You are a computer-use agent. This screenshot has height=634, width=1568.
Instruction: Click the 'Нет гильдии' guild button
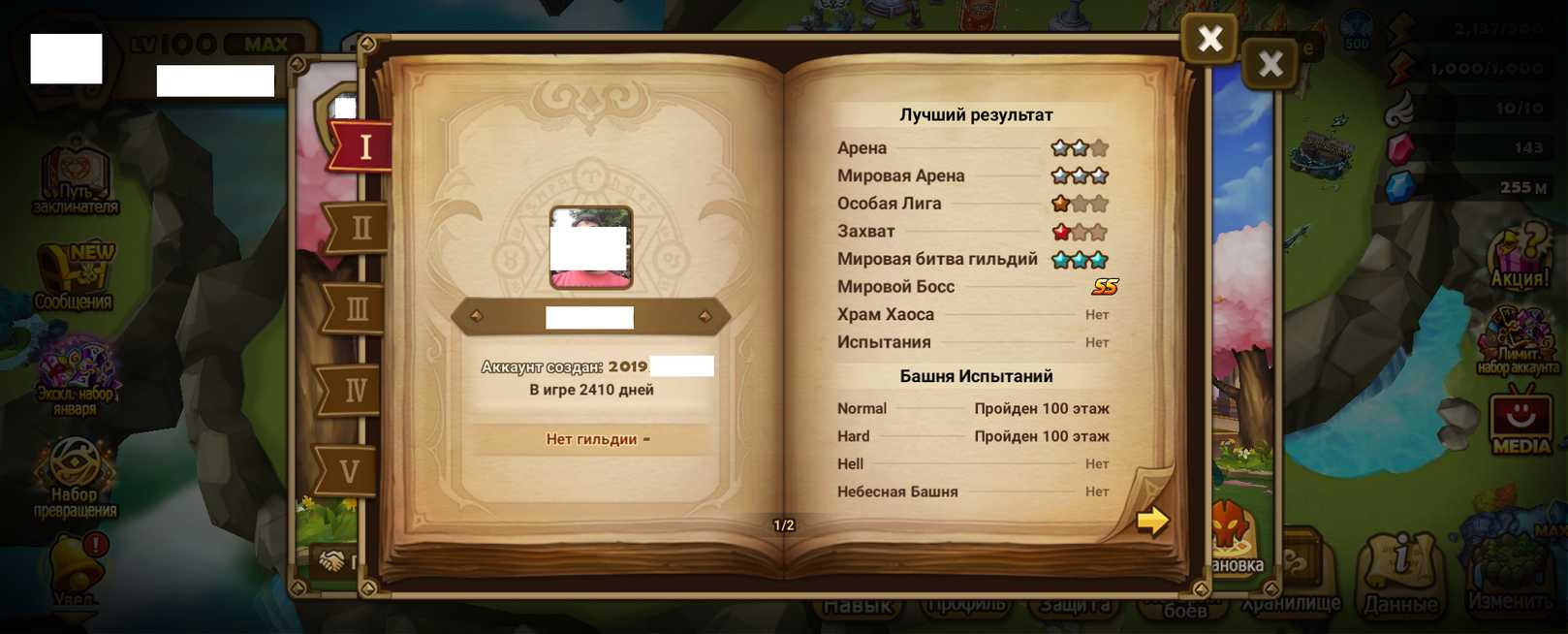tap(593, 439)
